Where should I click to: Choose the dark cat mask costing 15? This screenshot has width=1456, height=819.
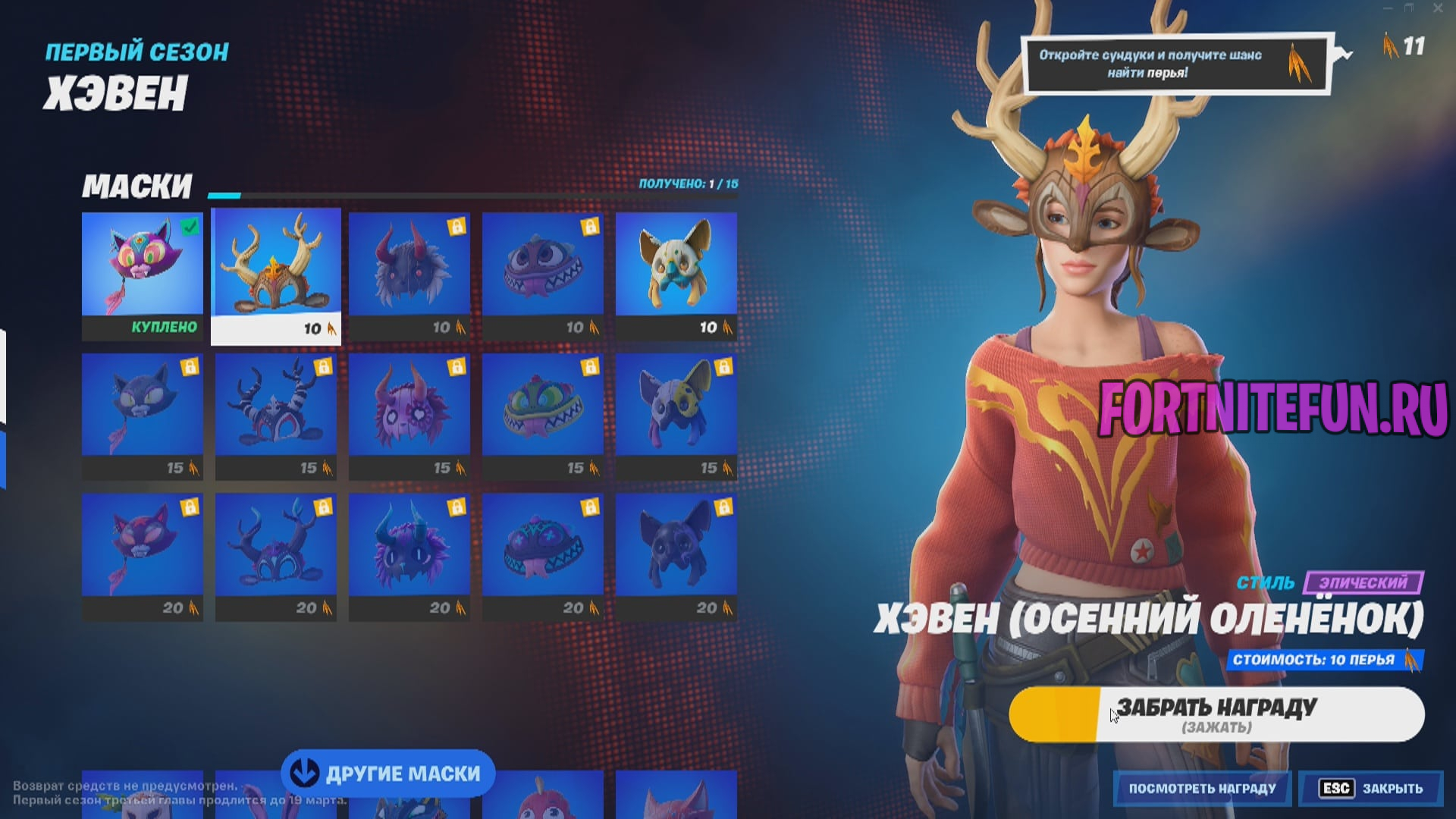click(143, 406)
